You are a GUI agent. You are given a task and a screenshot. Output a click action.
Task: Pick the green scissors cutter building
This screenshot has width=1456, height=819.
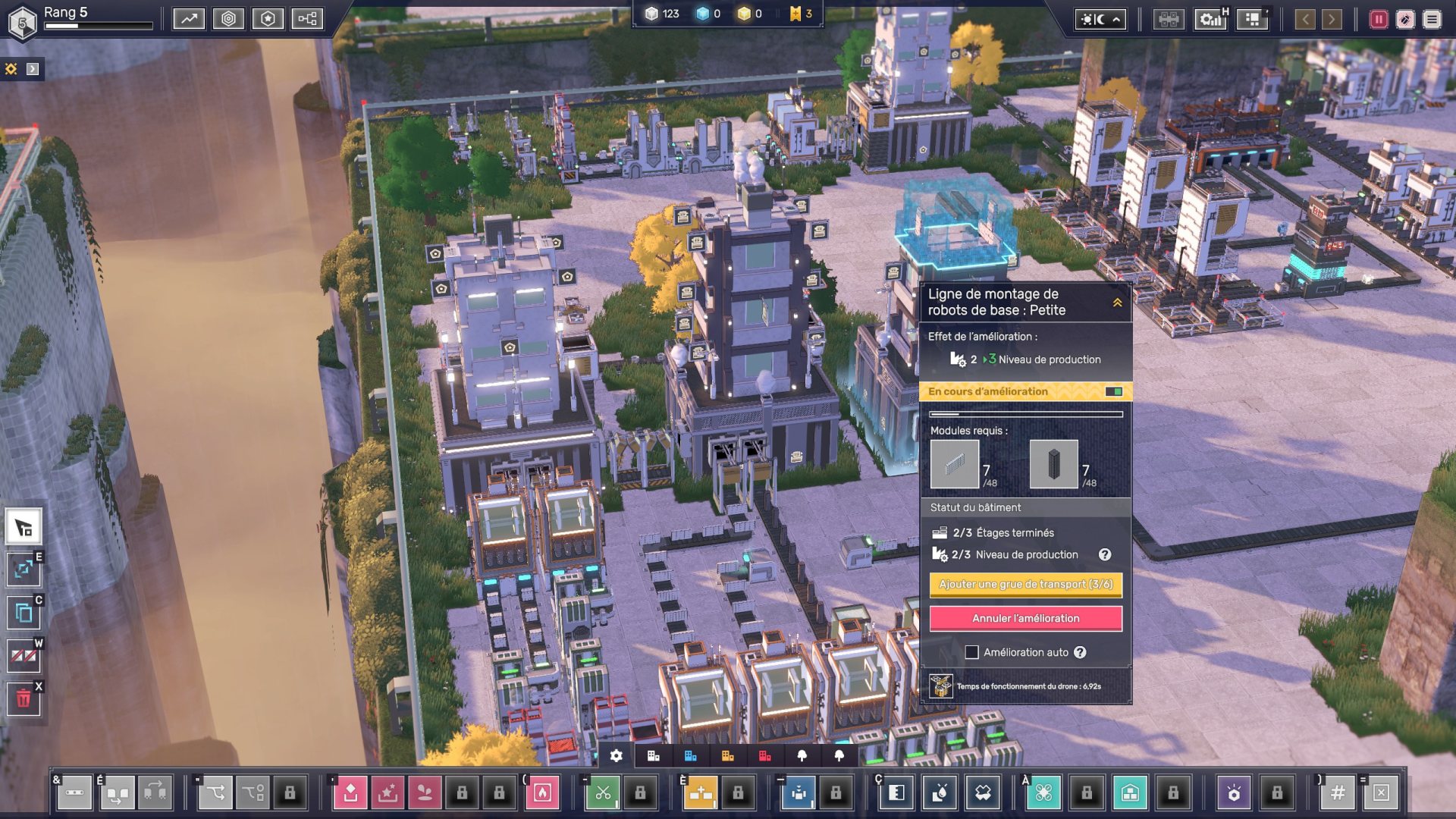(603, 793)
